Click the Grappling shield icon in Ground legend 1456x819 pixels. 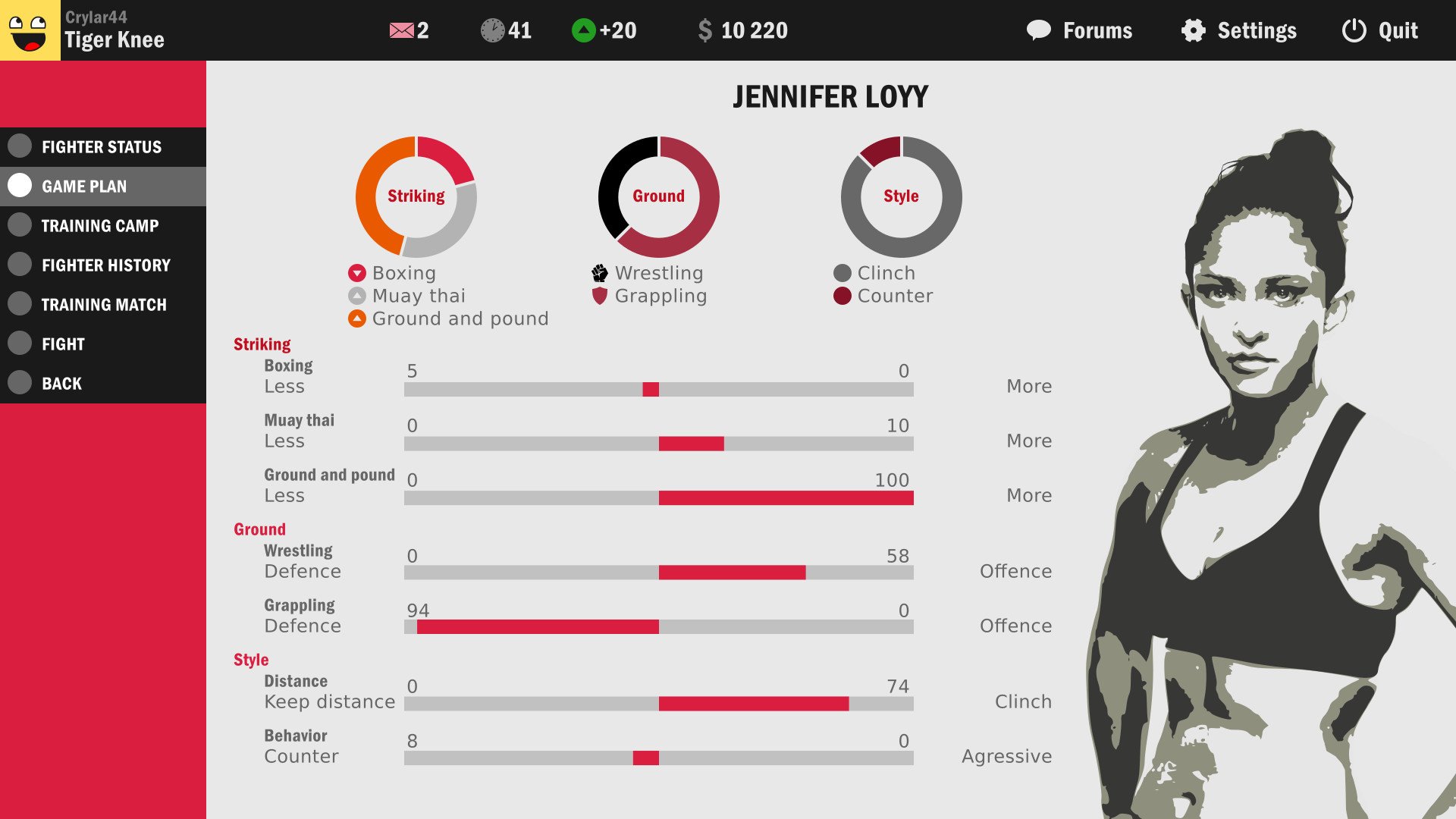[598, 296]
